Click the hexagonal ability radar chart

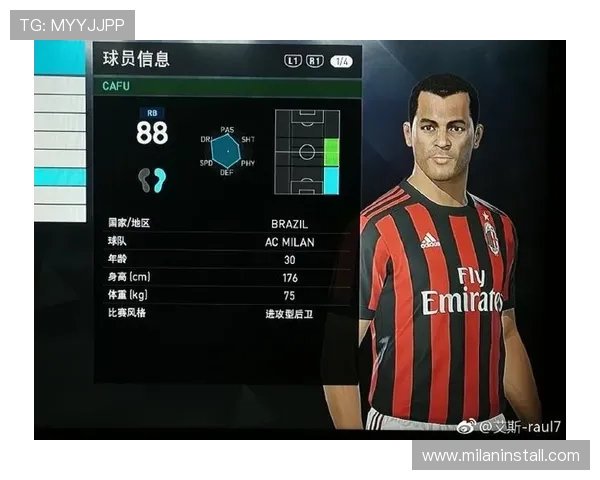[x=225, y=151]
